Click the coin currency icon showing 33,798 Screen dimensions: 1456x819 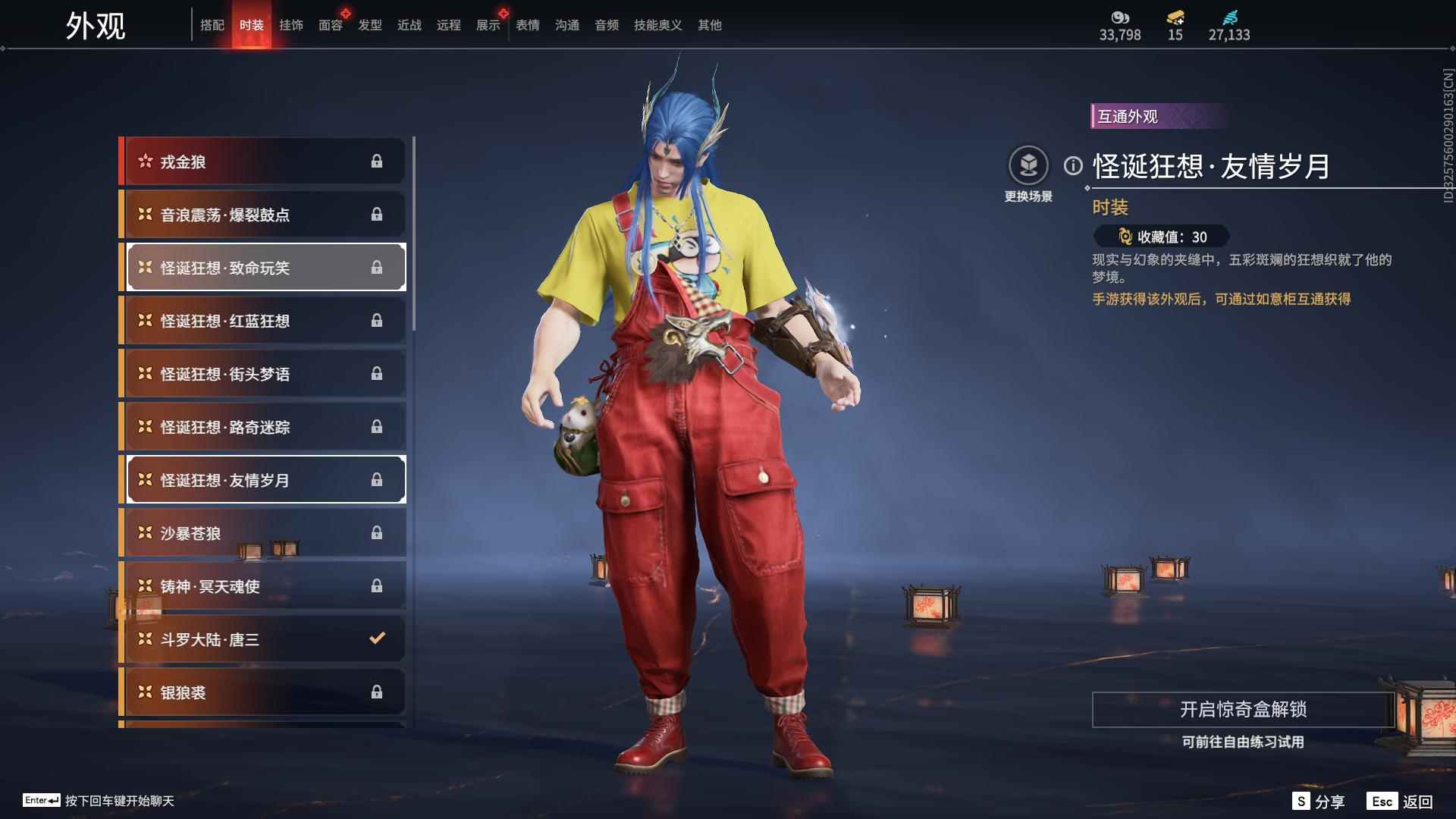pyautogui.click(x=1120, y=18)
